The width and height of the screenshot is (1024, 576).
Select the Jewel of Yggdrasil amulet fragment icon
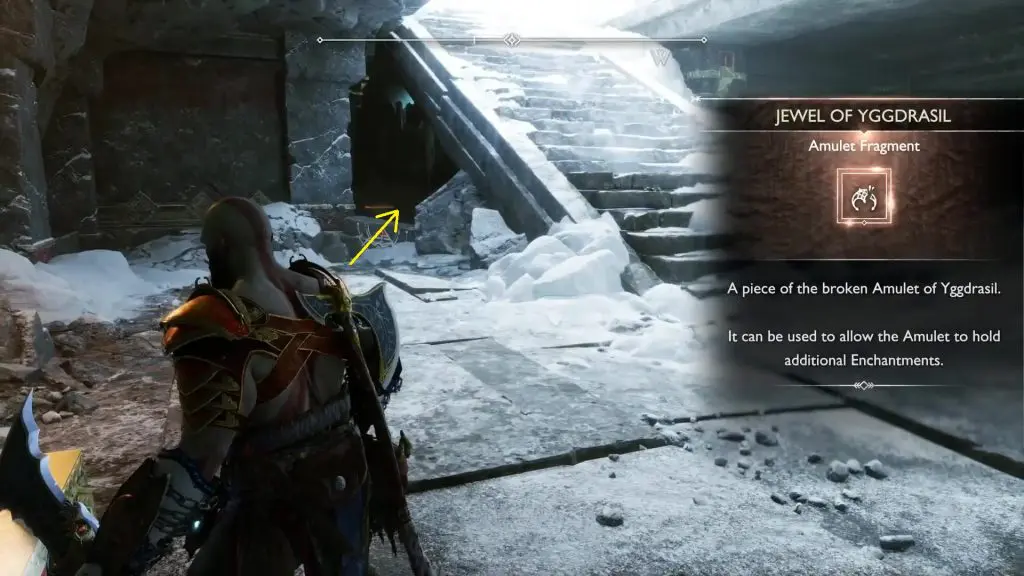(861, 197)
